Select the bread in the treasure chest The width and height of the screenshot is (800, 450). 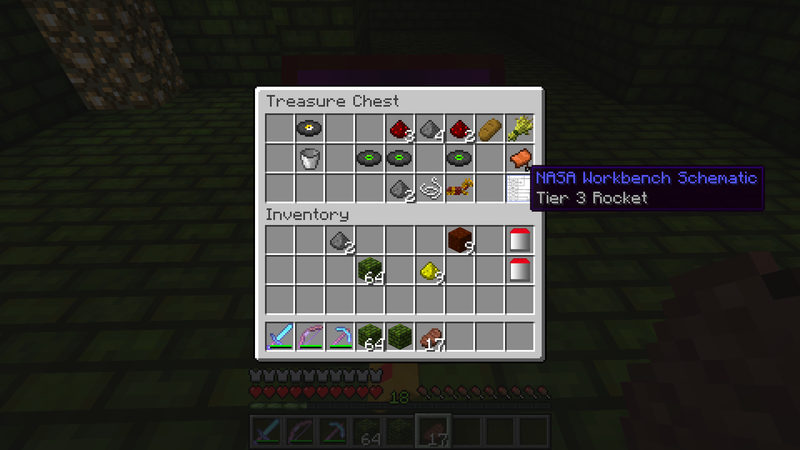pos(489,128)
